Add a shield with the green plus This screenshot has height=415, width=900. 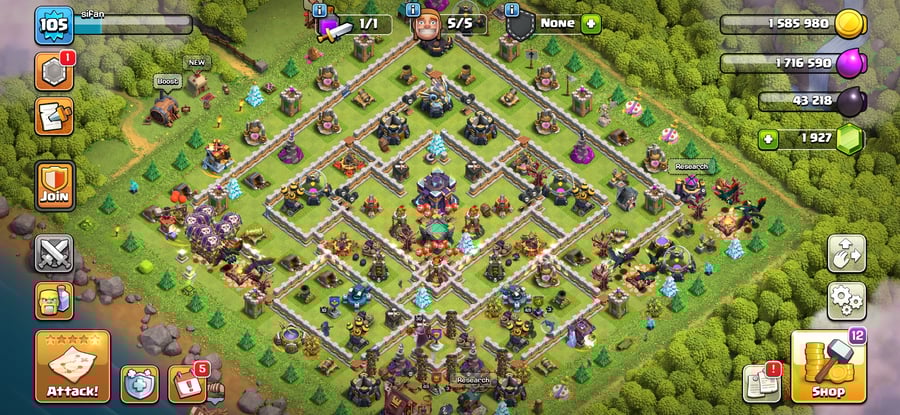[590, 23]
